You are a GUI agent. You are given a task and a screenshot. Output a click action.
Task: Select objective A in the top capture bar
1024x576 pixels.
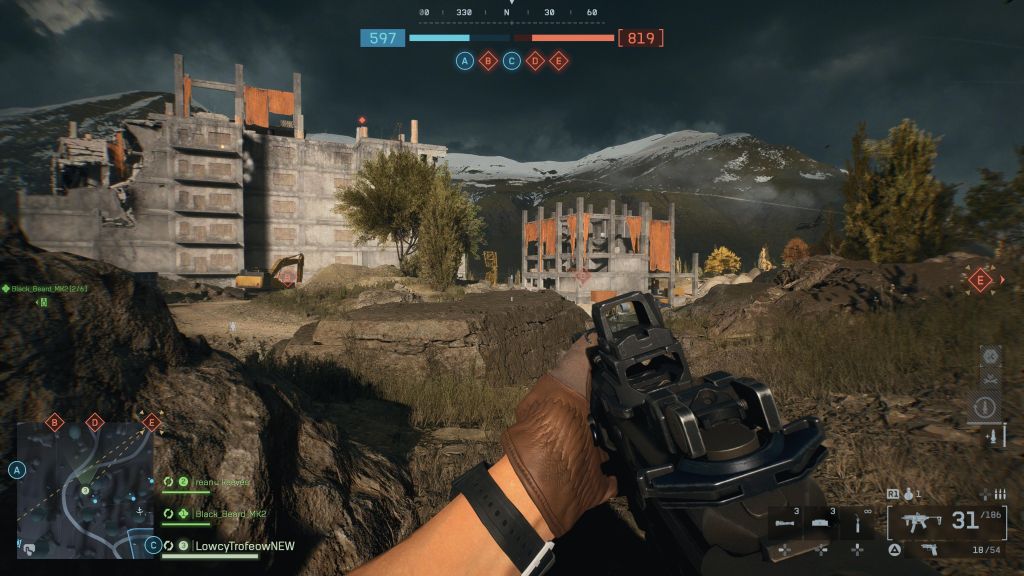click(465, 61)
